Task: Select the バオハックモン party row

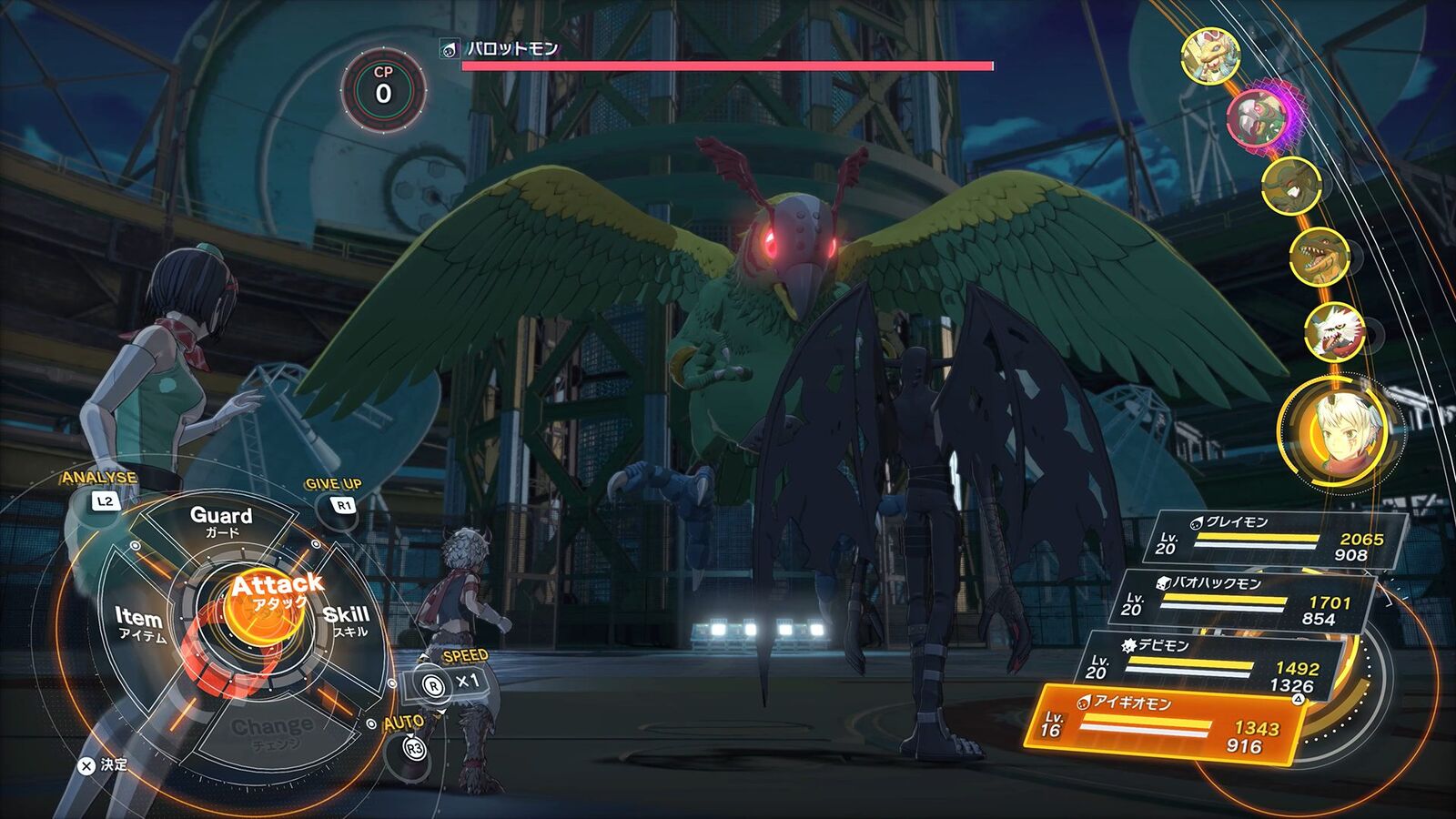Action: (1242, 601)
